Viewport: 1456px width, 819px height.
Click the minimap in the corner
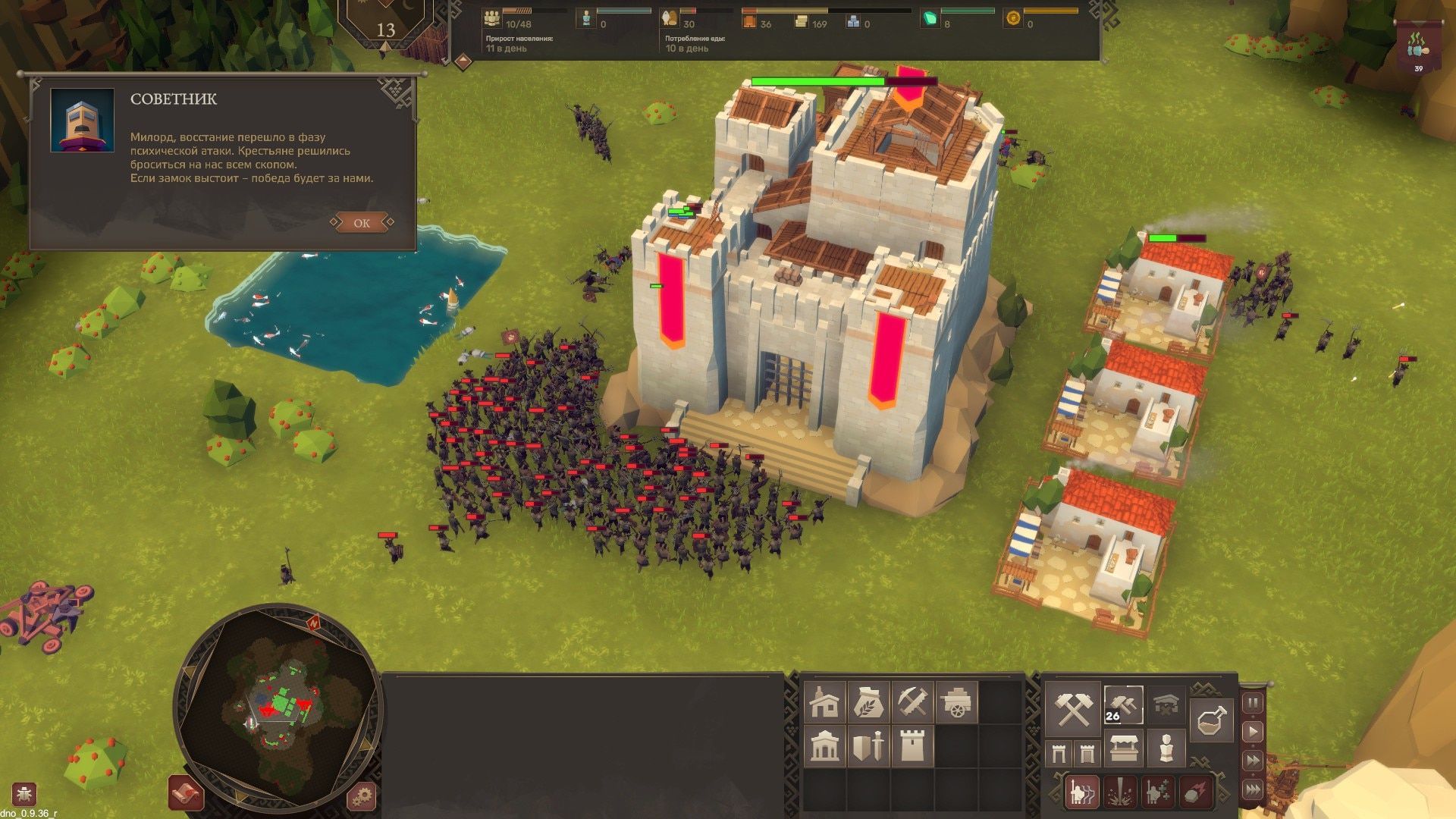click(x=277, y=701)
